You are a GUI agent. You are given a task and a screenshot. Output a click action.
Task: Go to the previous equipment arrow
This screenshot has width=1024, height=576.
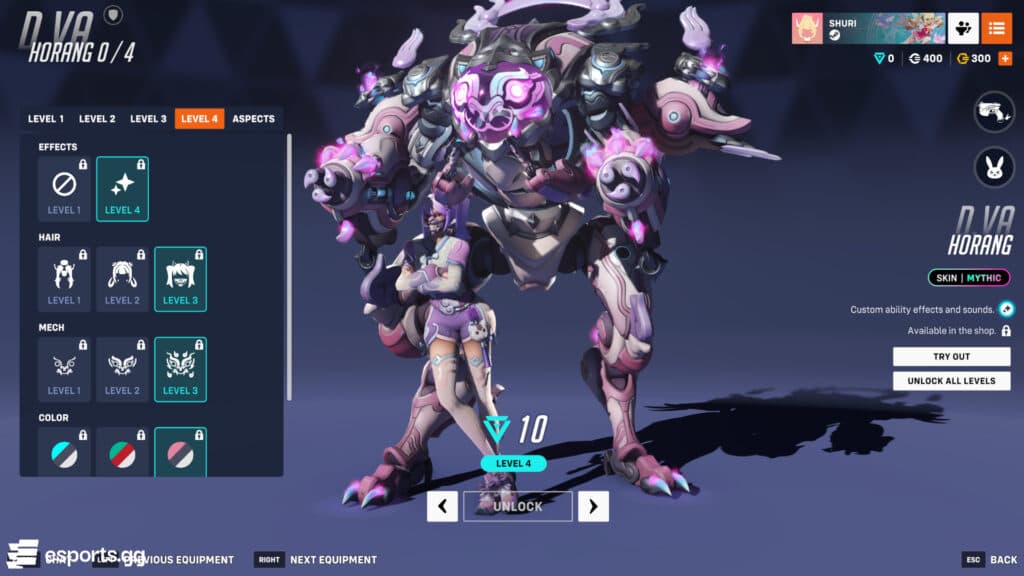click(x=442, y=506)
